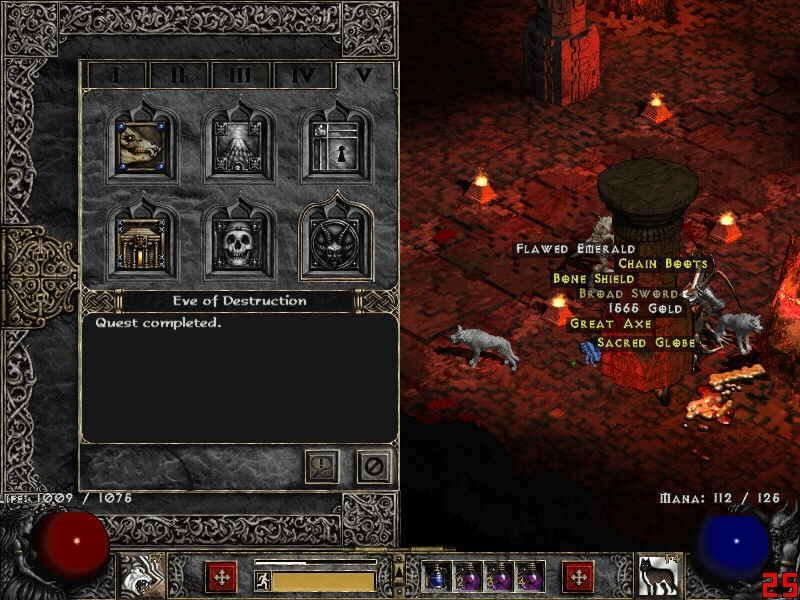Click the red button beside the wolf summon skill
Viewport: 800px width, 600px height.
tap(578, 577)
